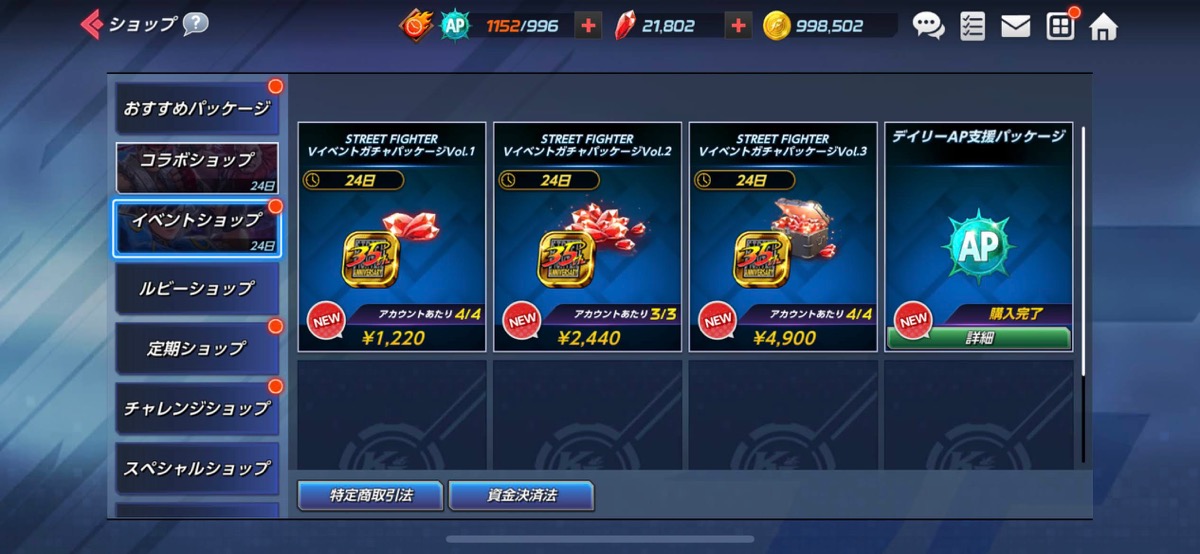Image resolution: width=1200 pixels, height=554 pixels.
Task: Open the スペシャルショップ tab
Action: 197,468
